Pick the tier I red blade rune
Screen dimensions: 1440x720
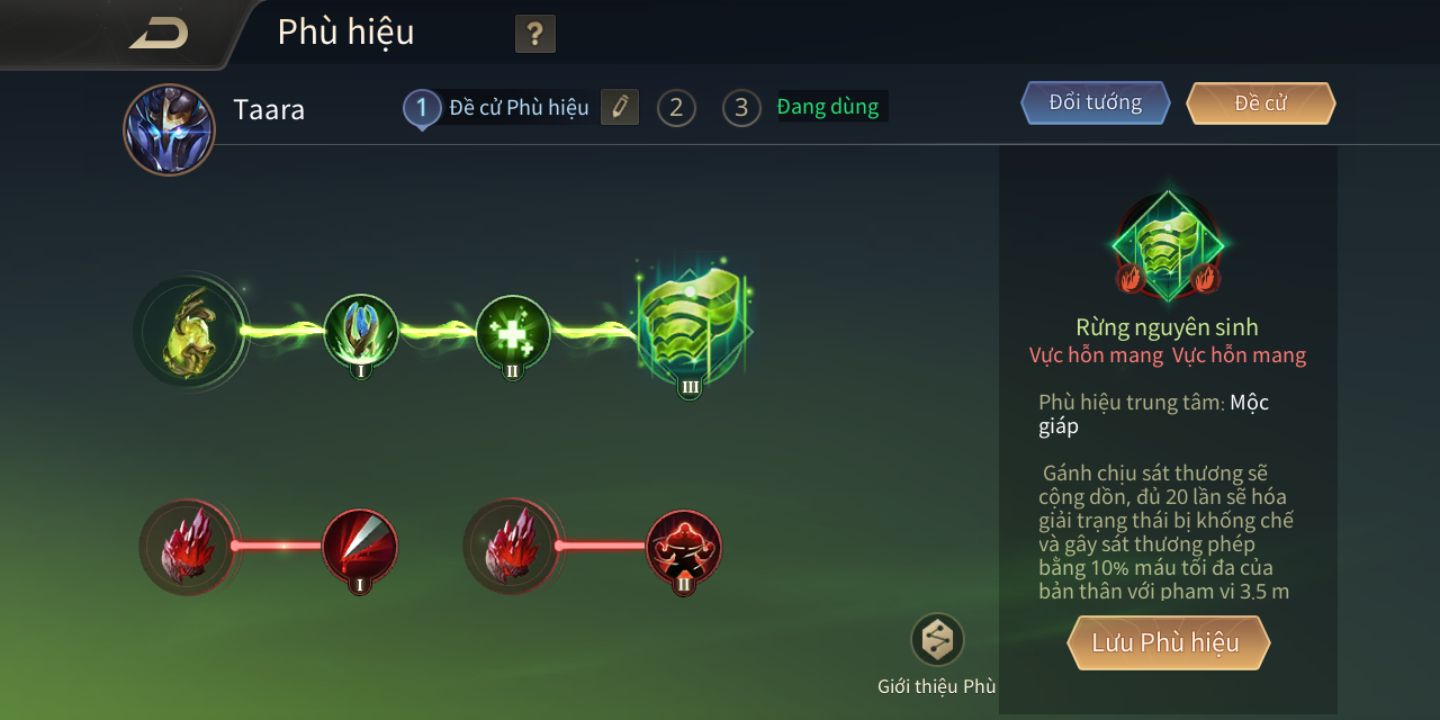click(x=360, y=547)
